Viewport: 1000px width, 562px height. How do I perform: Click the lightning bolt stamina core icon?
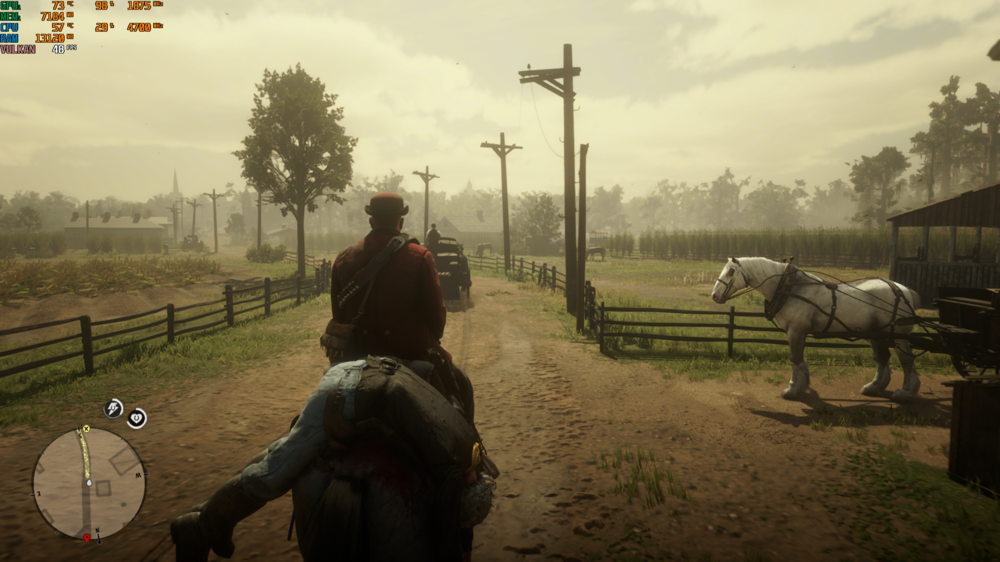point(113,408)
